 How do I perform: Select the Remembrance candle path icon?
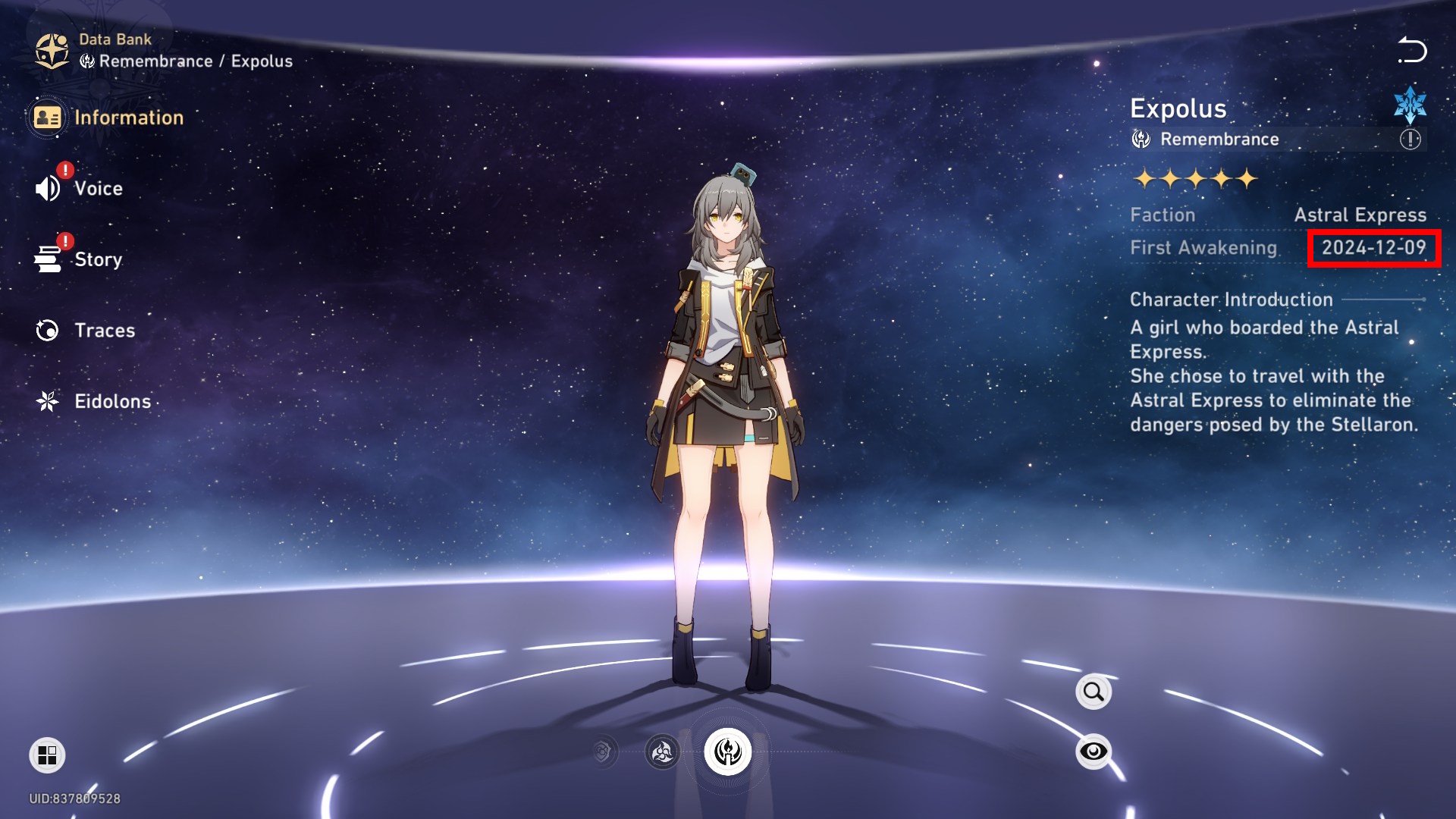pyautogui.click(x=728, y=752)
